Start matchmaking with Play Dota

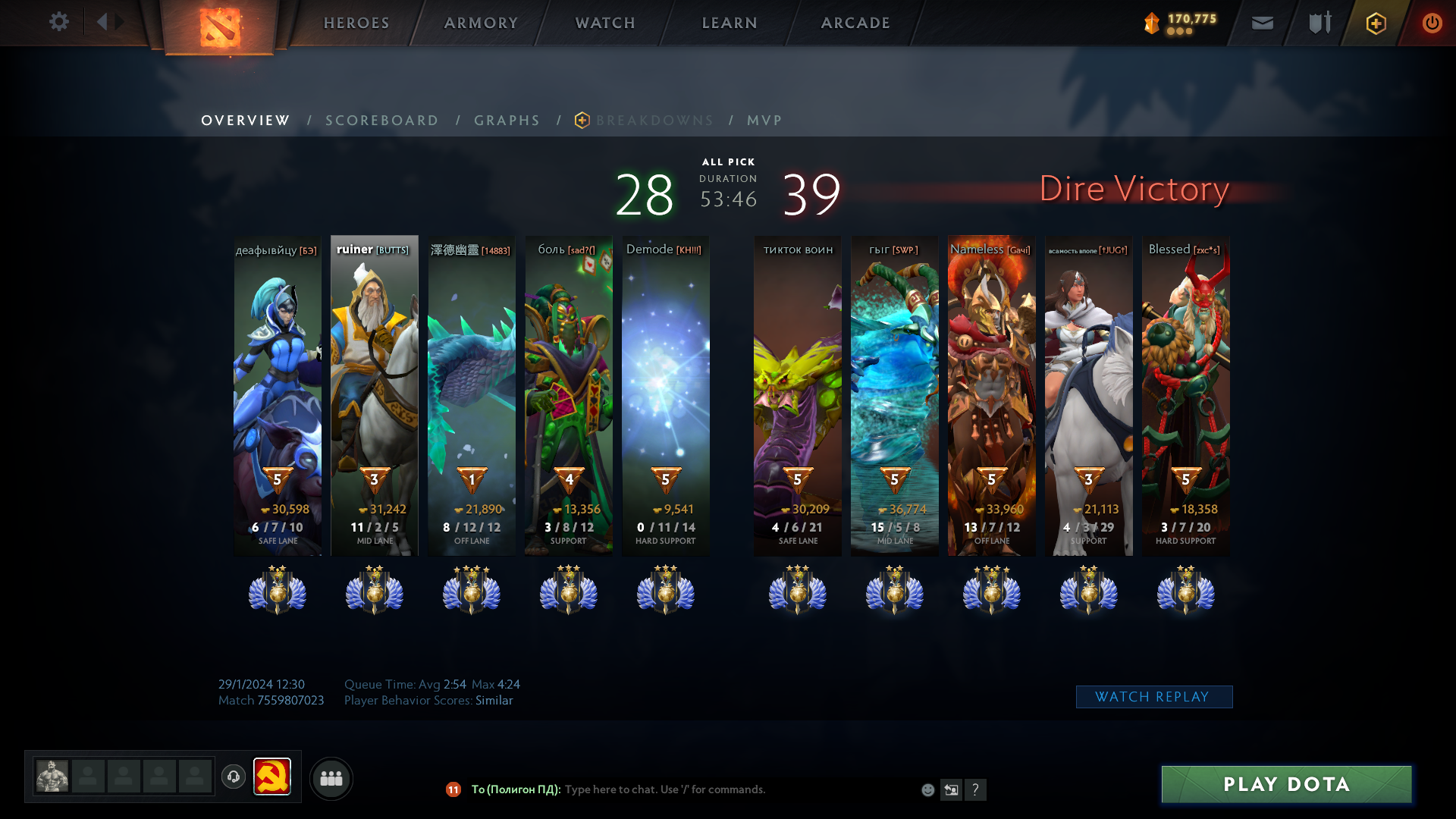[x=1286, y=784]
